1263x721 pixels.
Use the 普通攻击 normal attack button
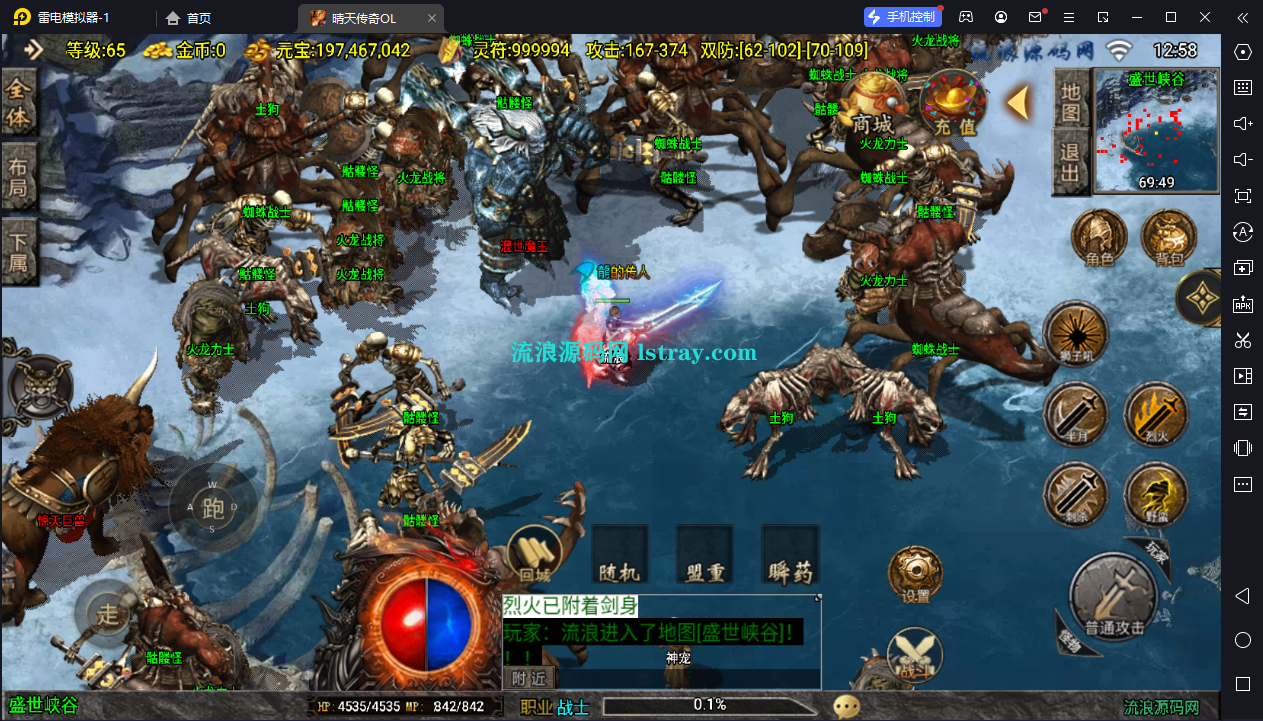point(1113,598)
